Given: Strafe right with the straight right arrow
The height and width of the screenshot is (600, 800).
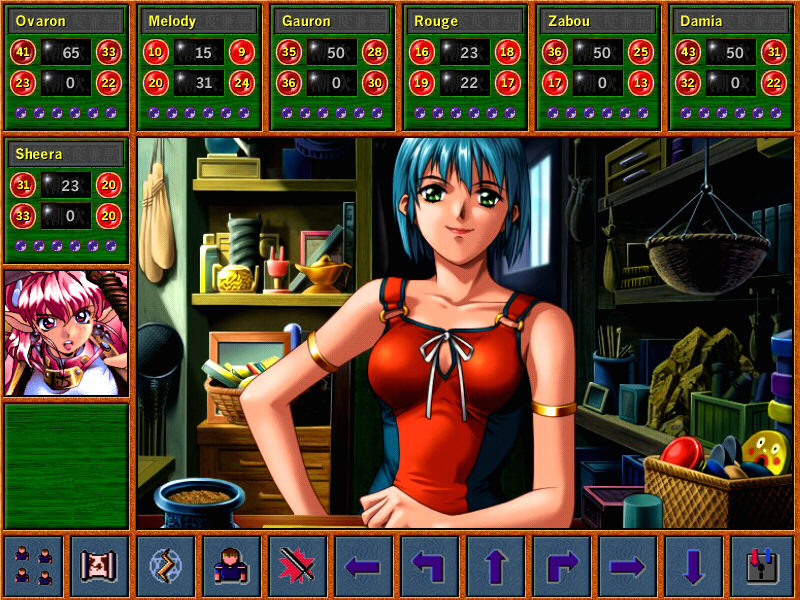Looking at the screenshot, I should tap(627, 566).
